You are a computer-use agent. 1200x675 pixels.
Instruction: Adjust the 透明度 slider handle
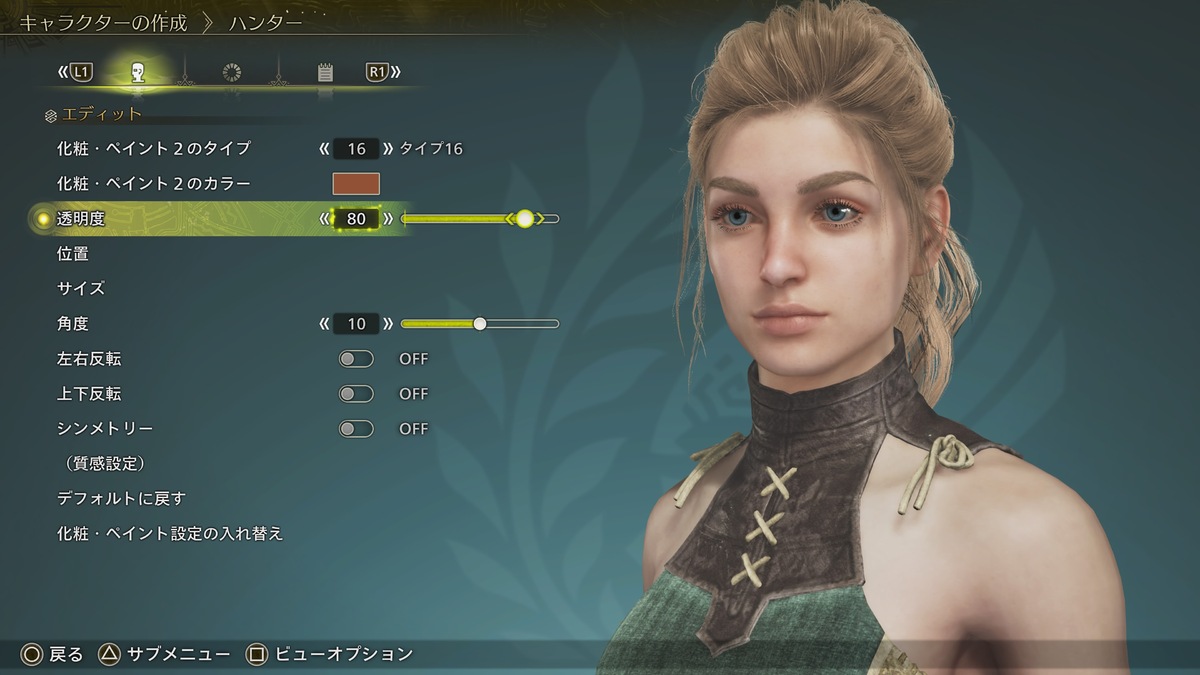pyautogui.click(x=525, y=219)
